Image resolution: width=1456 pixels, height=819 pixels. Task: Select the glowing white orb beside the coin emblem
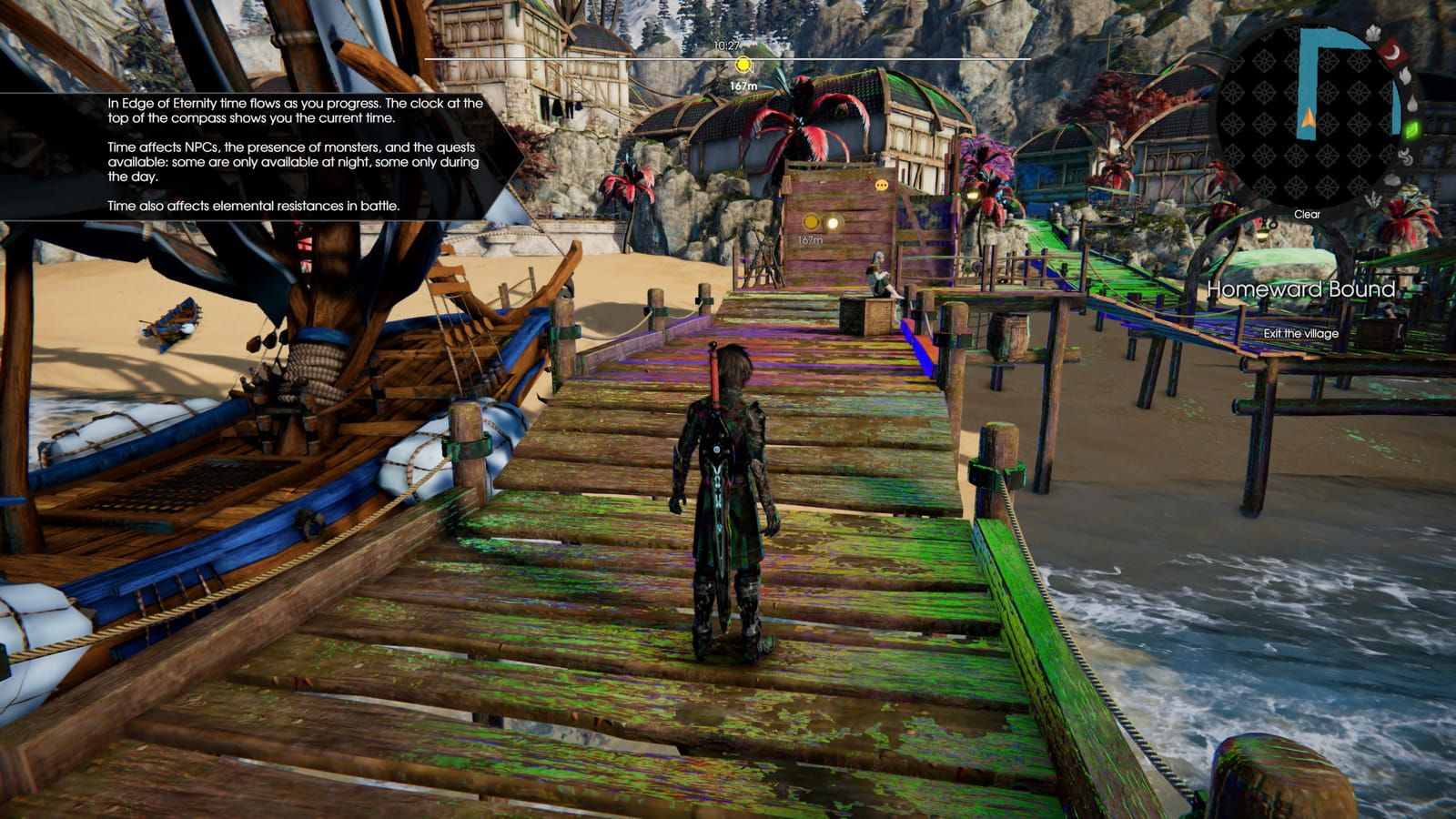(833, 223)
